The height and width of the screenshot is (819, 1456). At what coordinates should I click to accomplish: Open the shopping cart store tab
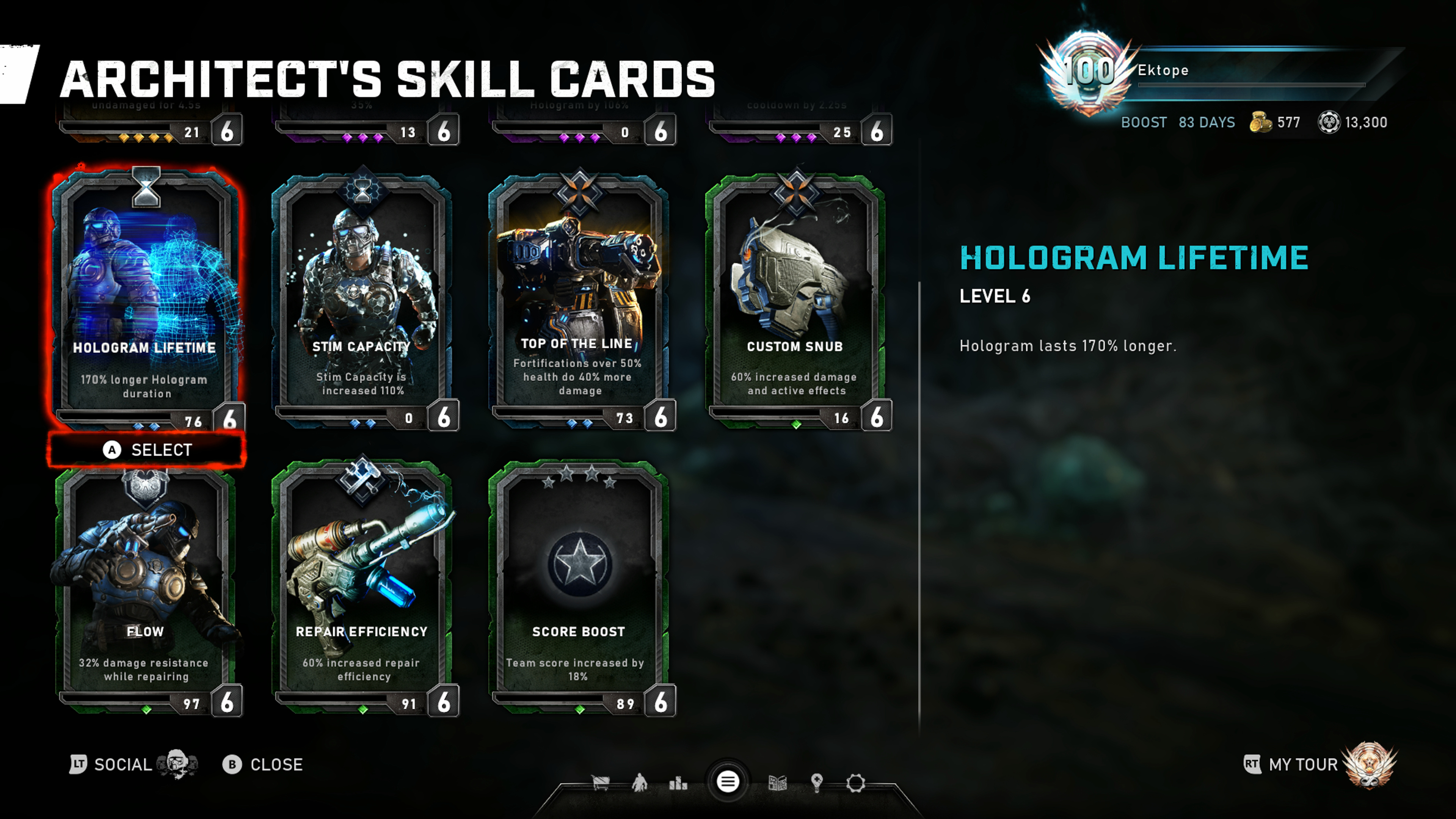pos(600,783)
